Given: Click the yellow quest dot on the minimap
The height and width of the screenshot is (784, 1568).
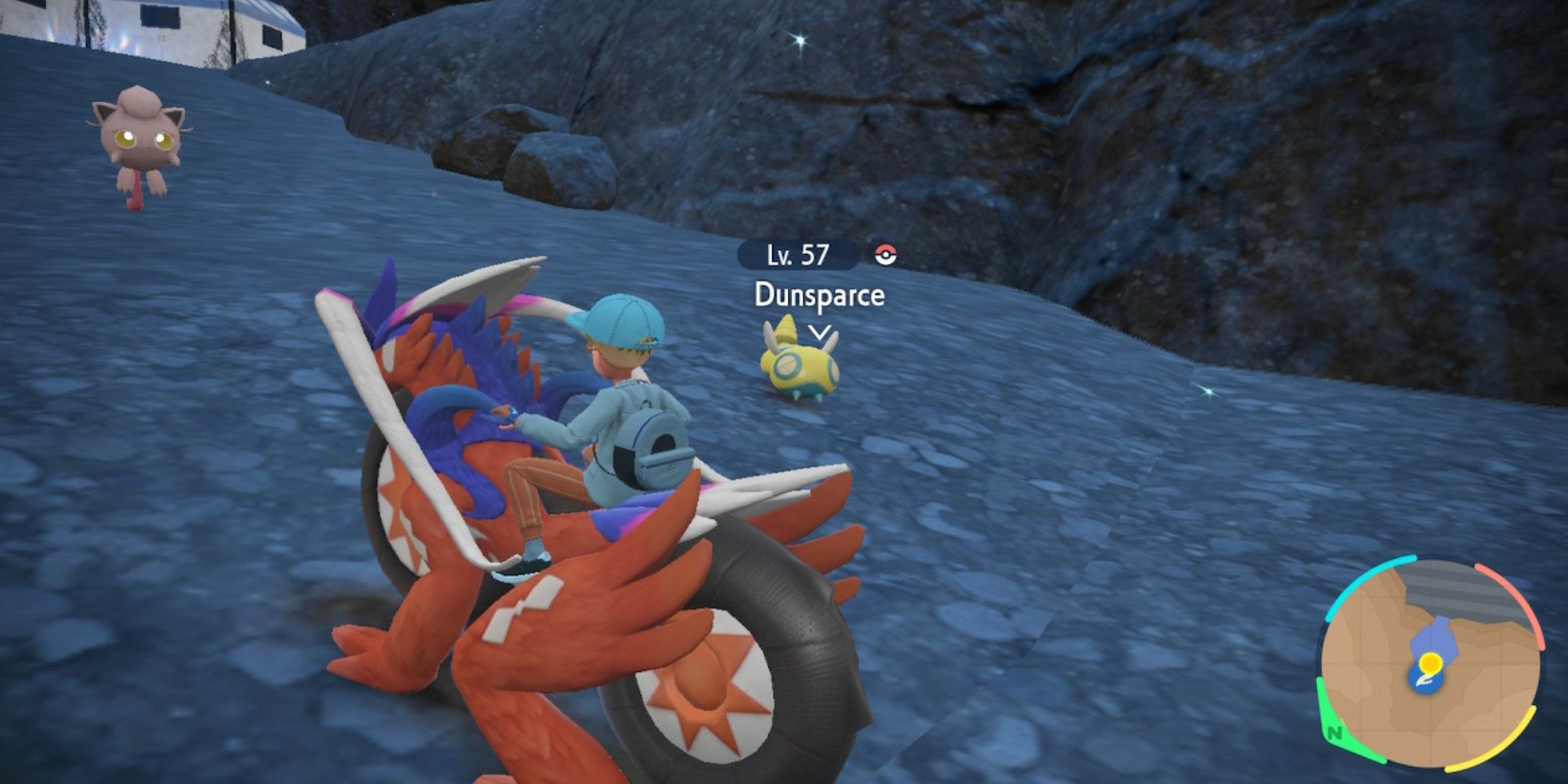Looking at the screenshot, I should click(1430, 662).
